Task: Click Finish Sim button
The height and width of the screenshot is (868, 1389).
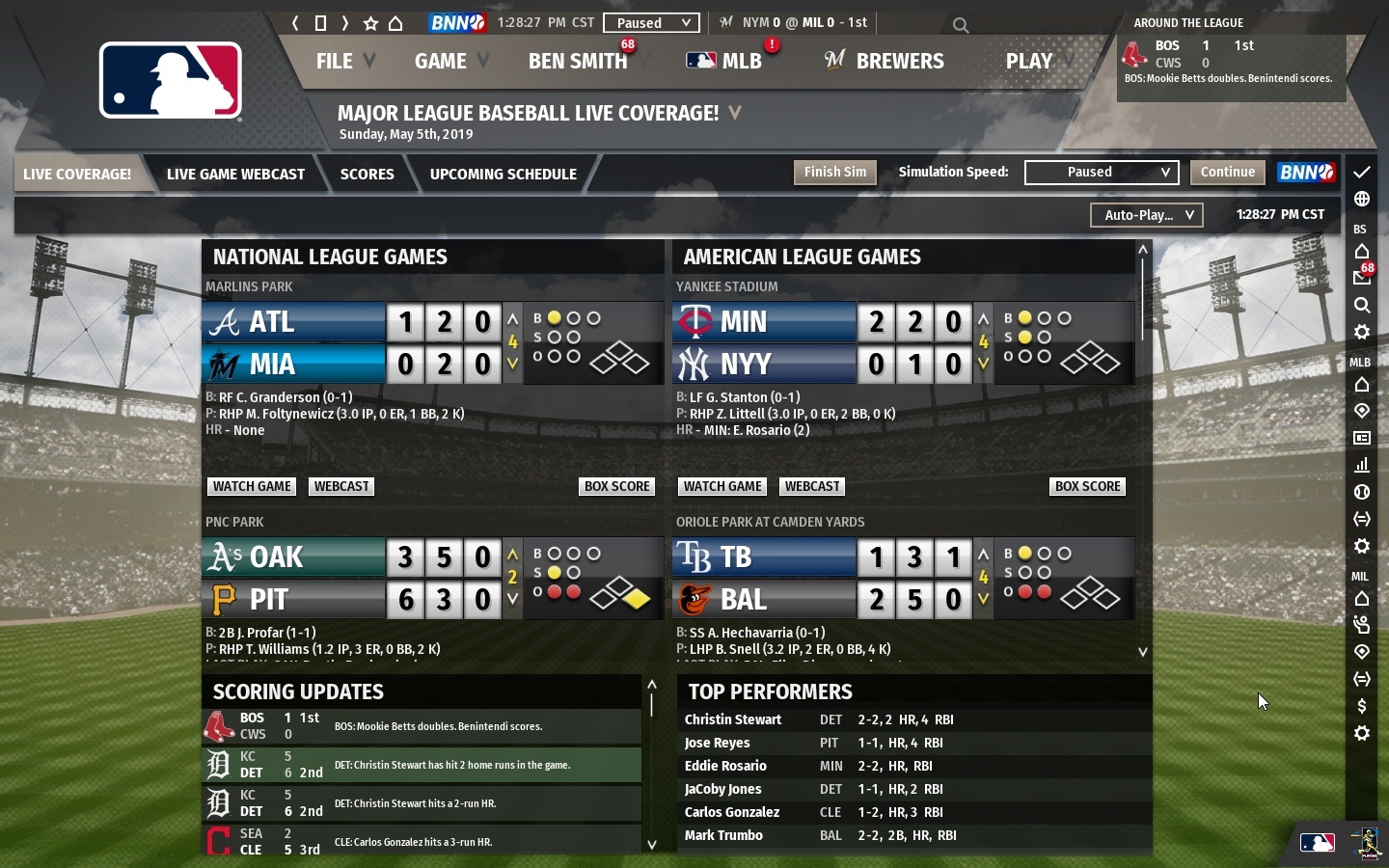Action: coord(834,173)
